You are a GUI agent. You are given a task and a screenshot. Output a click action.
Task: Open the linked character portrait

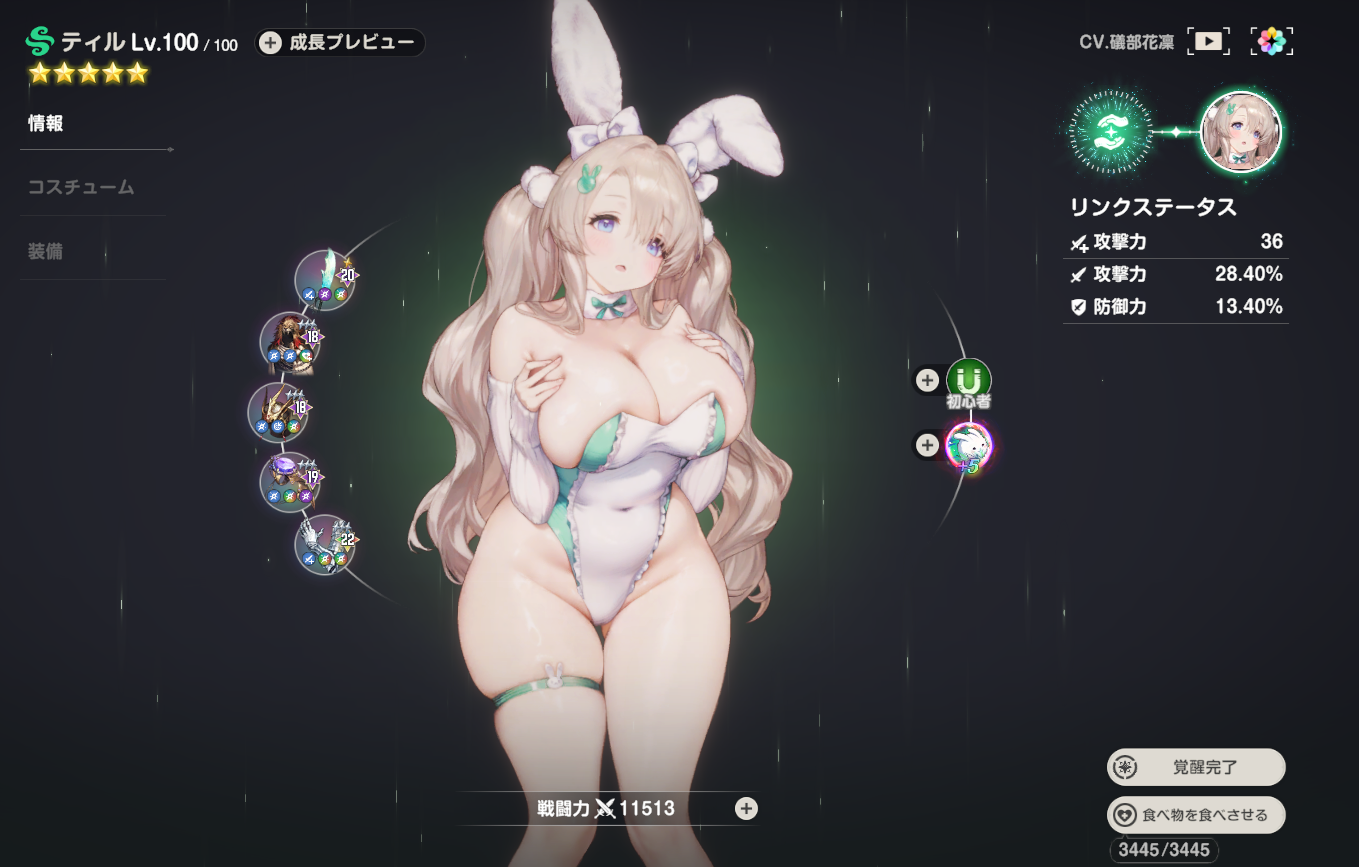click(x=1240, y=131)
